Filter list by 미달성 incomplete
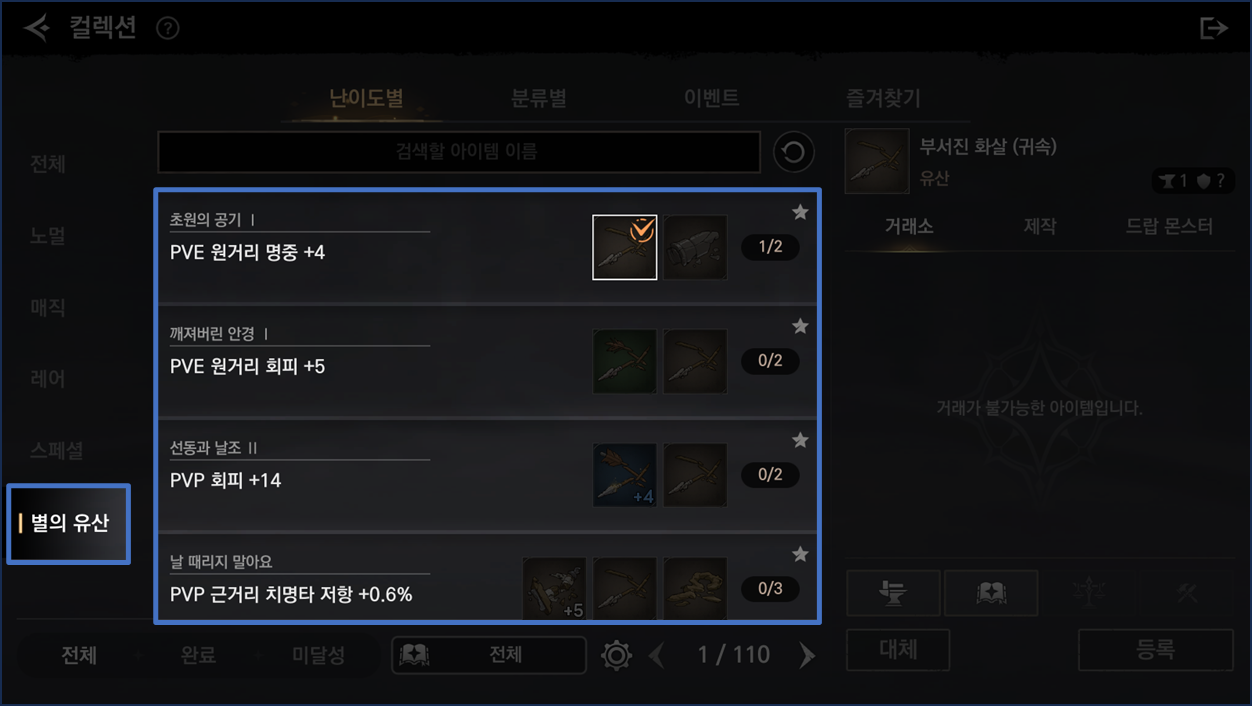 318,655
